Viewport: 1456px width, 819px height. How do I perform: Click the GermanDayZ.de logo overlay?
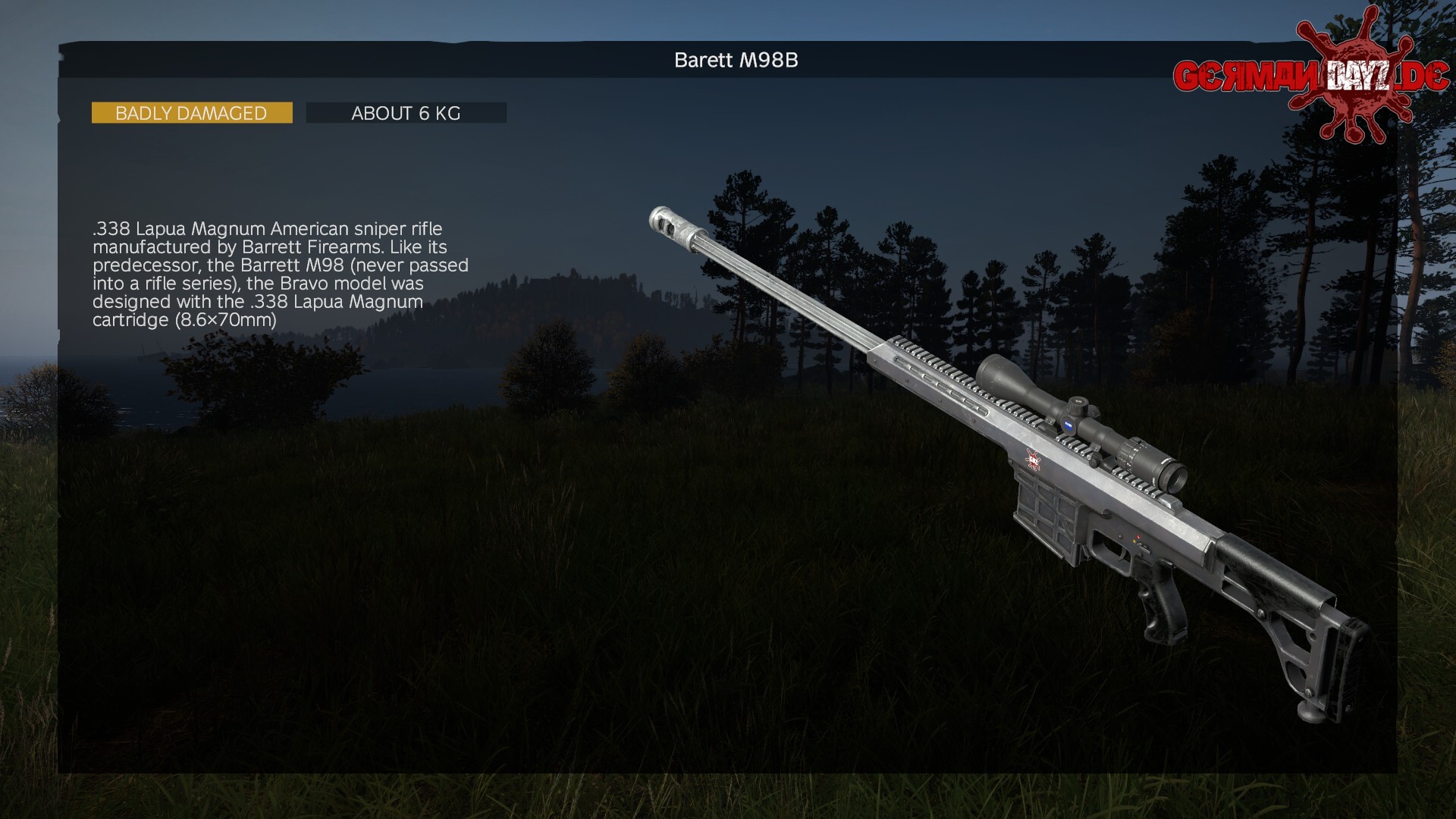1310,77
